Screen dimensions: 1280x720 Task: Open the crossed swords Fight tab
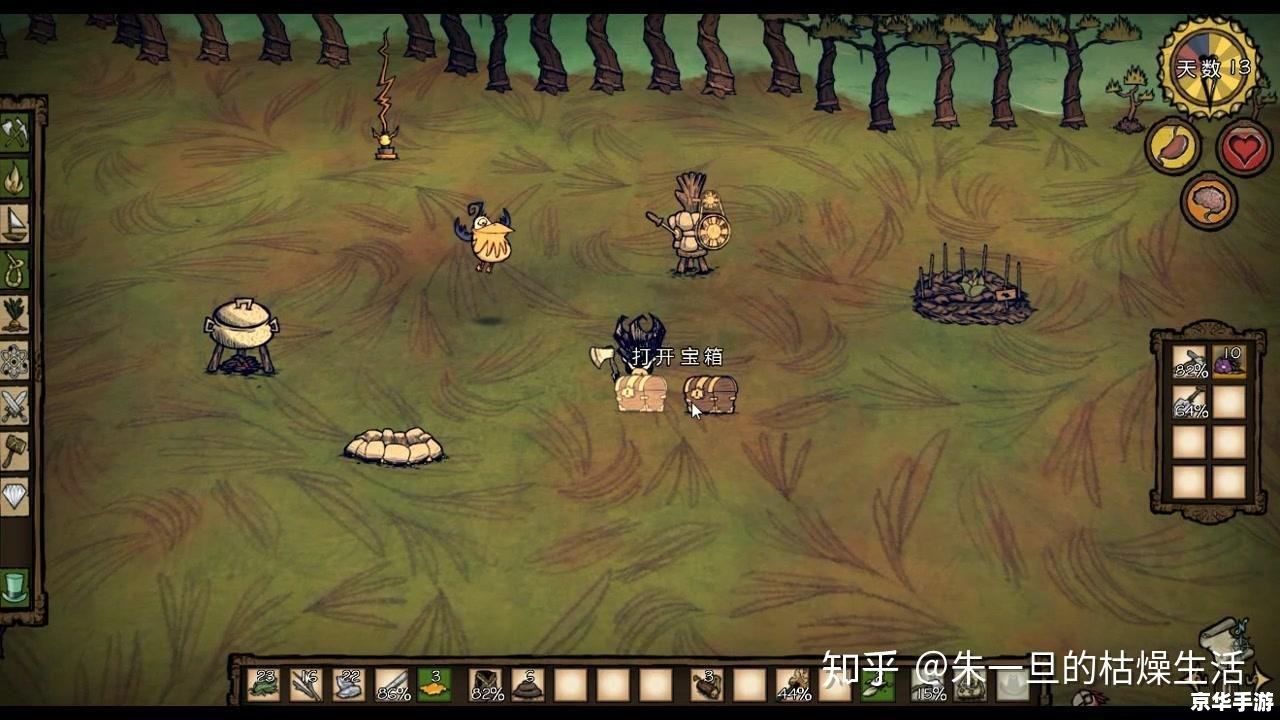tap(14, 405)
